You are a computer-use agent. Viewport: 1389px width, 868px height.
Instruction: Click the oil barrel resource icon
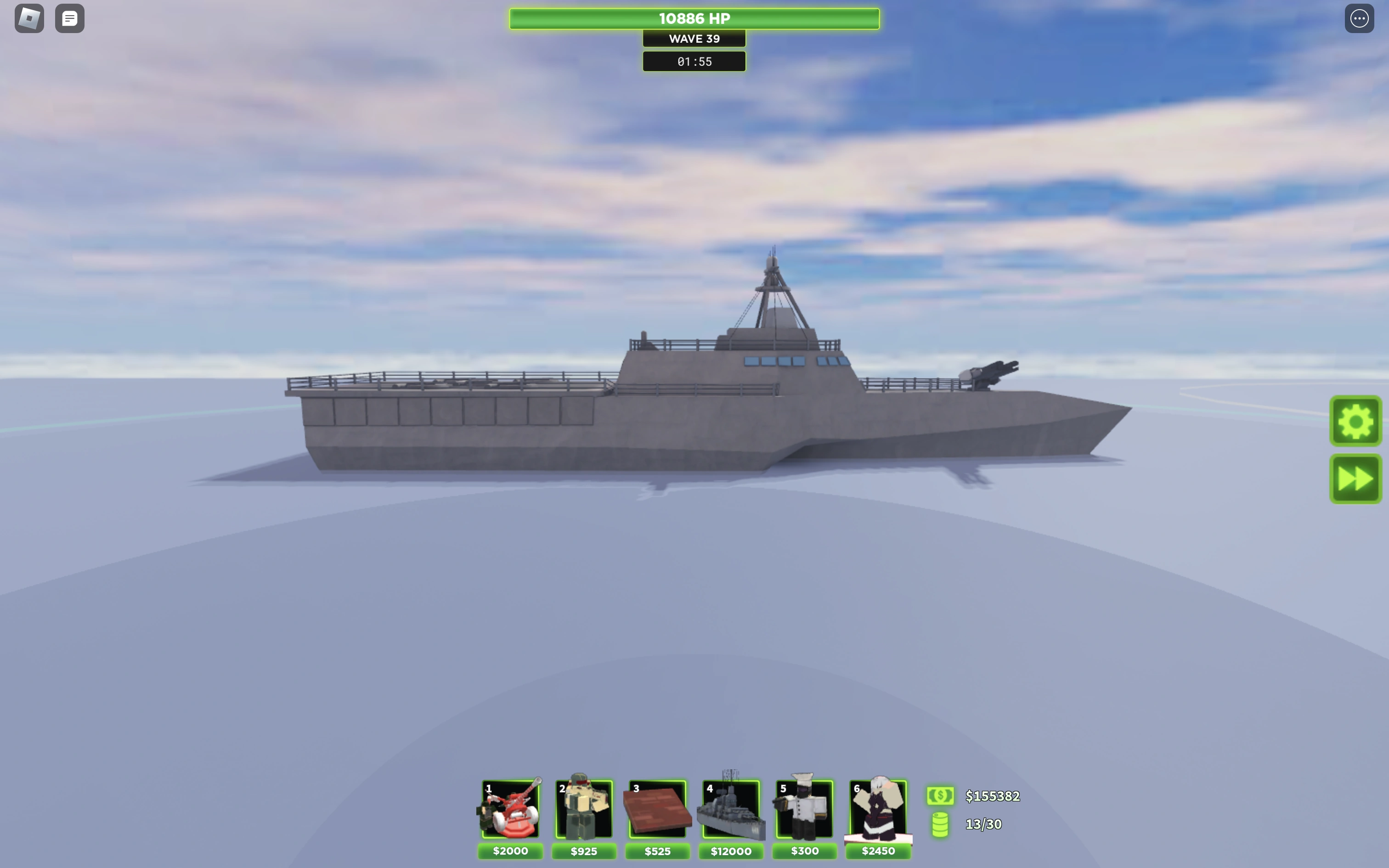[x=940, y=825]
